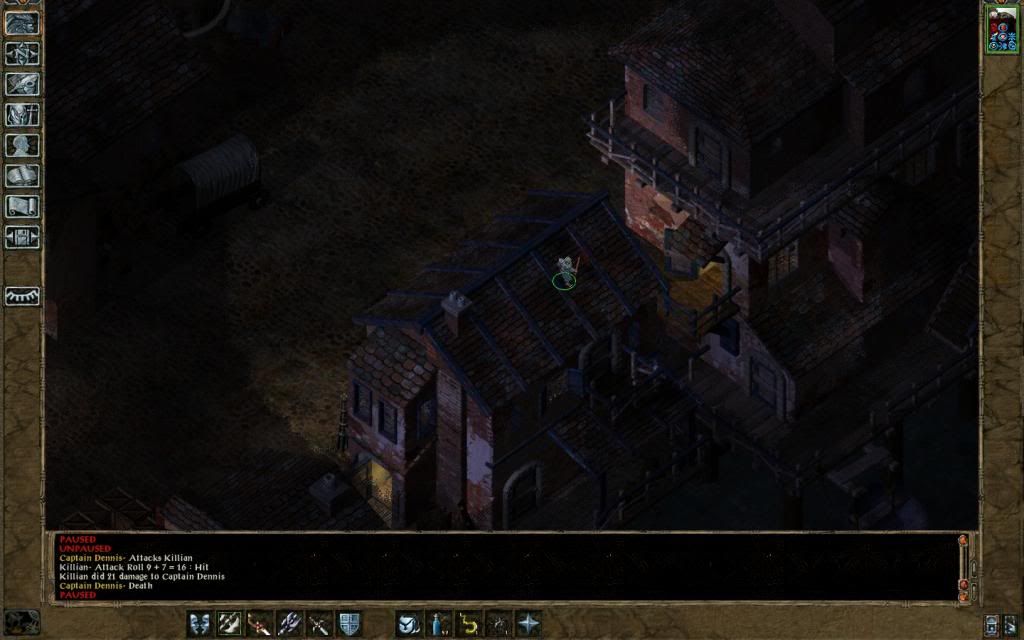Choose the blue halberd weapon slot
This screenshot has width=1024, height=640.
(x=290, y=623)
